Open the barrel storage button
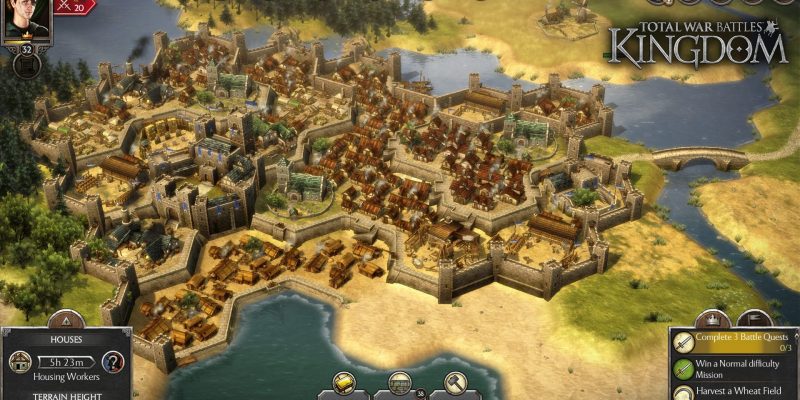Screen dimensions: 800x400 [400, 383]
